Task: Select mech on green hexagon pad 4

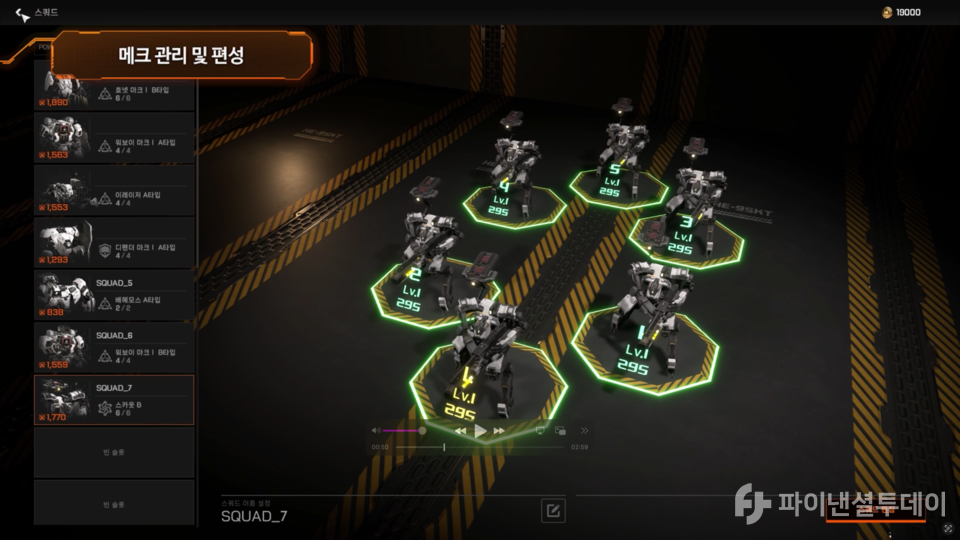Action: pyautogui.click(x=513, y=170)
